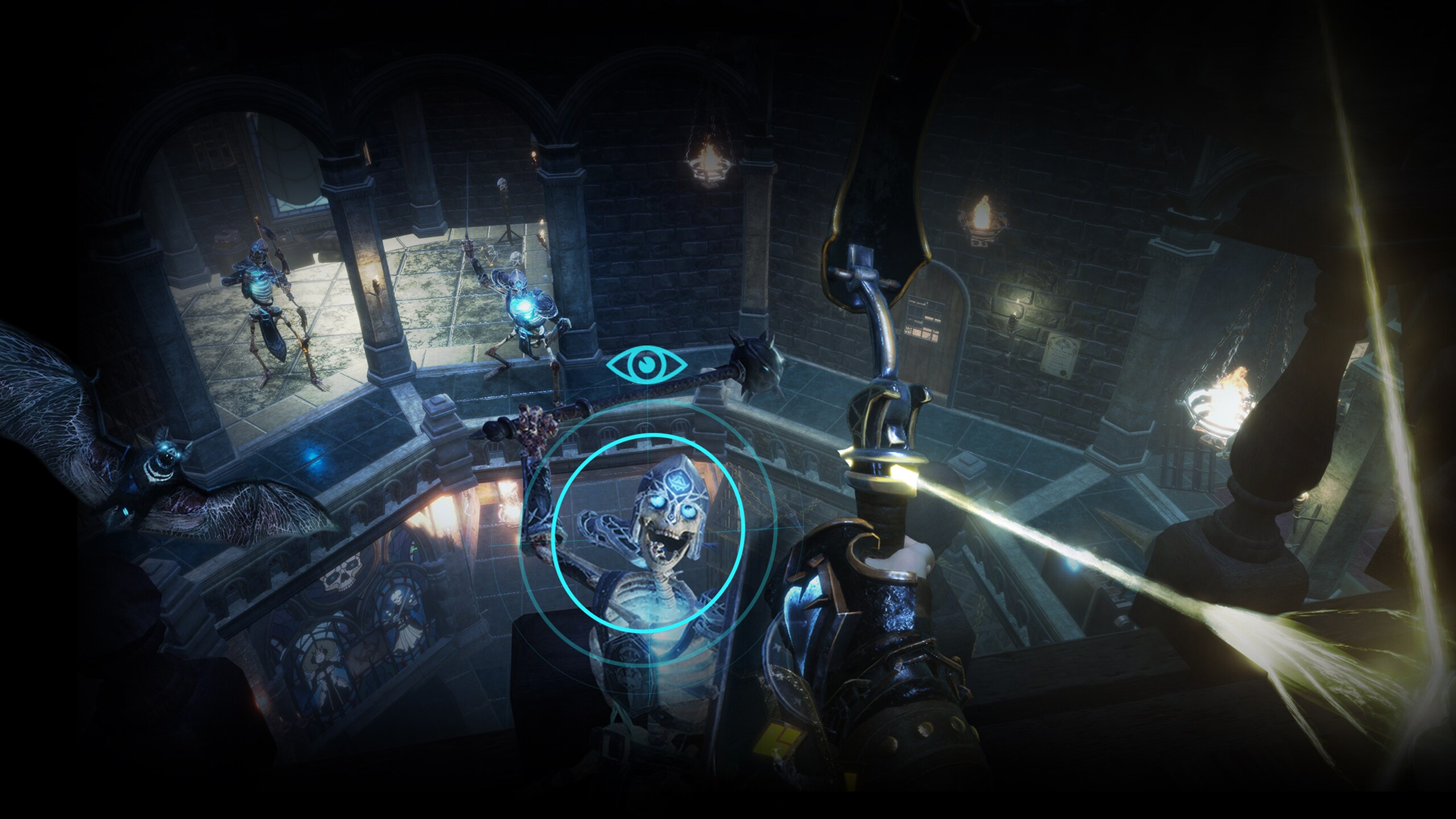Click the cyan eye tracking icon
This screenshot has width=1456, height=819.
(647, 364)
